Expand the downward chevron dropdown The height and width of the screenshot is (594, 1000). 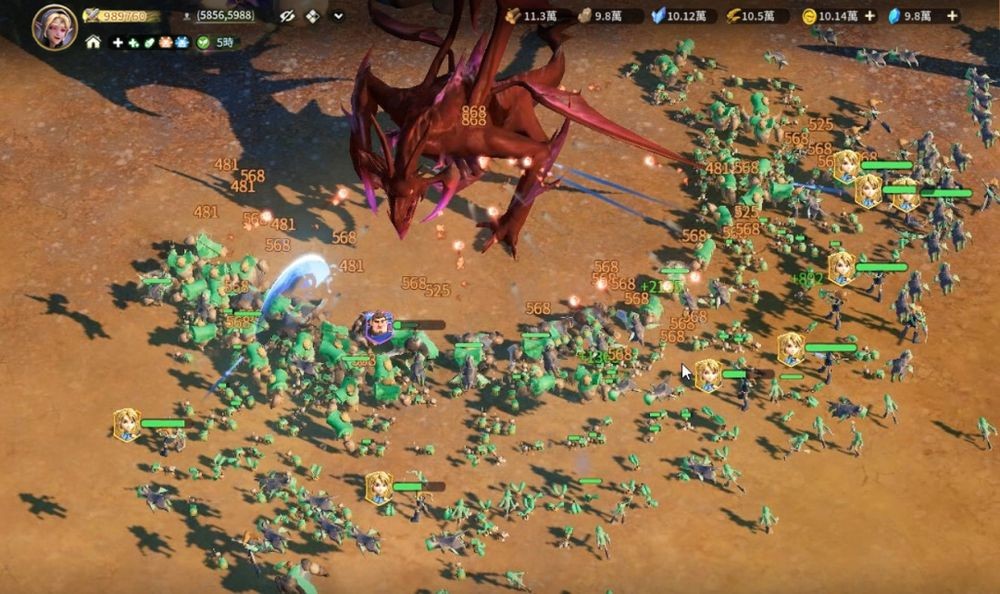point(338,16)
